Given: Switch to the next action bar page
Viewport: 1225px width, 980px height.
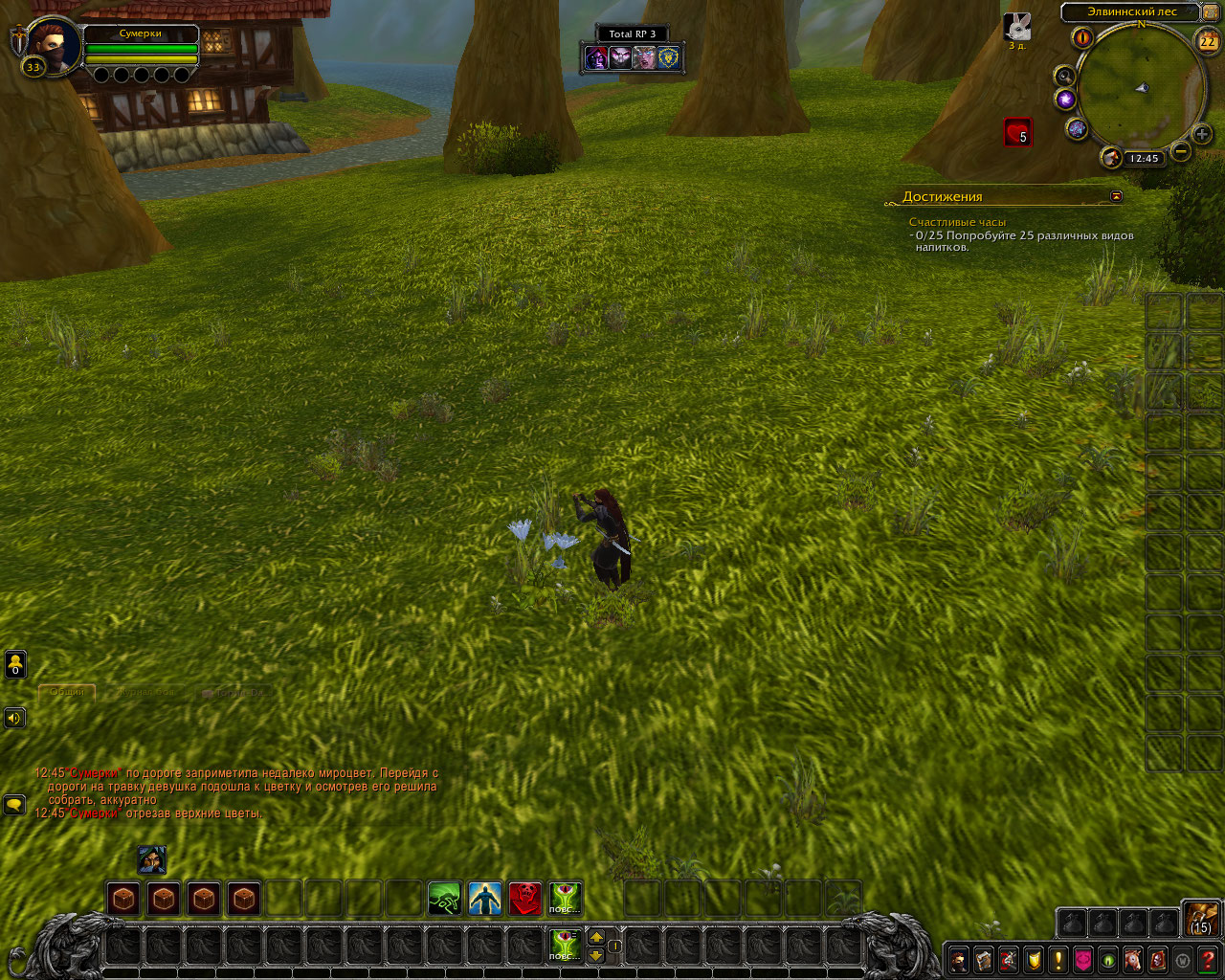Looking at the screenshot, I should (x=596, y=937).
